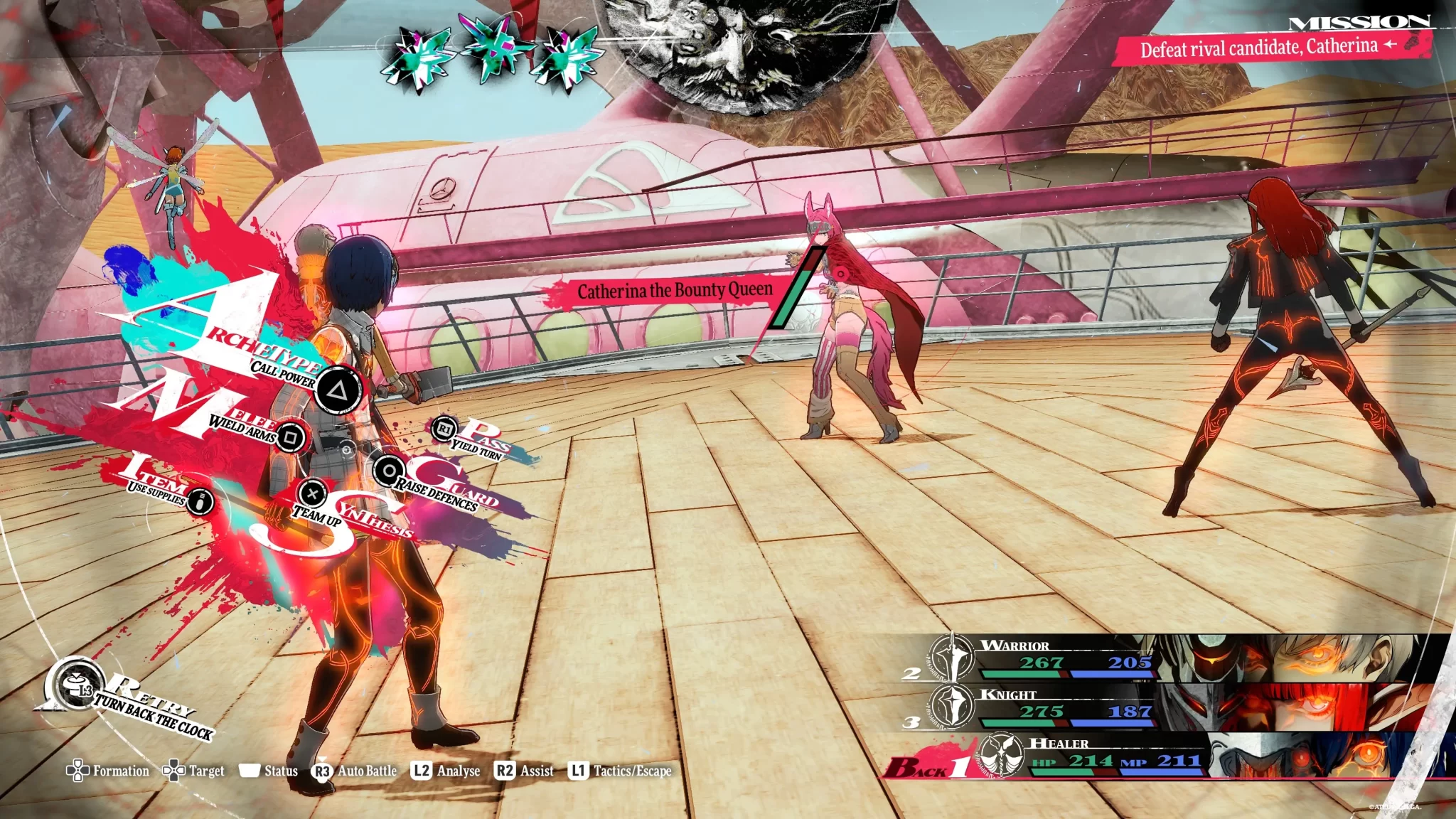
Task: Choose the Archetype command
Action: pos(338,390)
